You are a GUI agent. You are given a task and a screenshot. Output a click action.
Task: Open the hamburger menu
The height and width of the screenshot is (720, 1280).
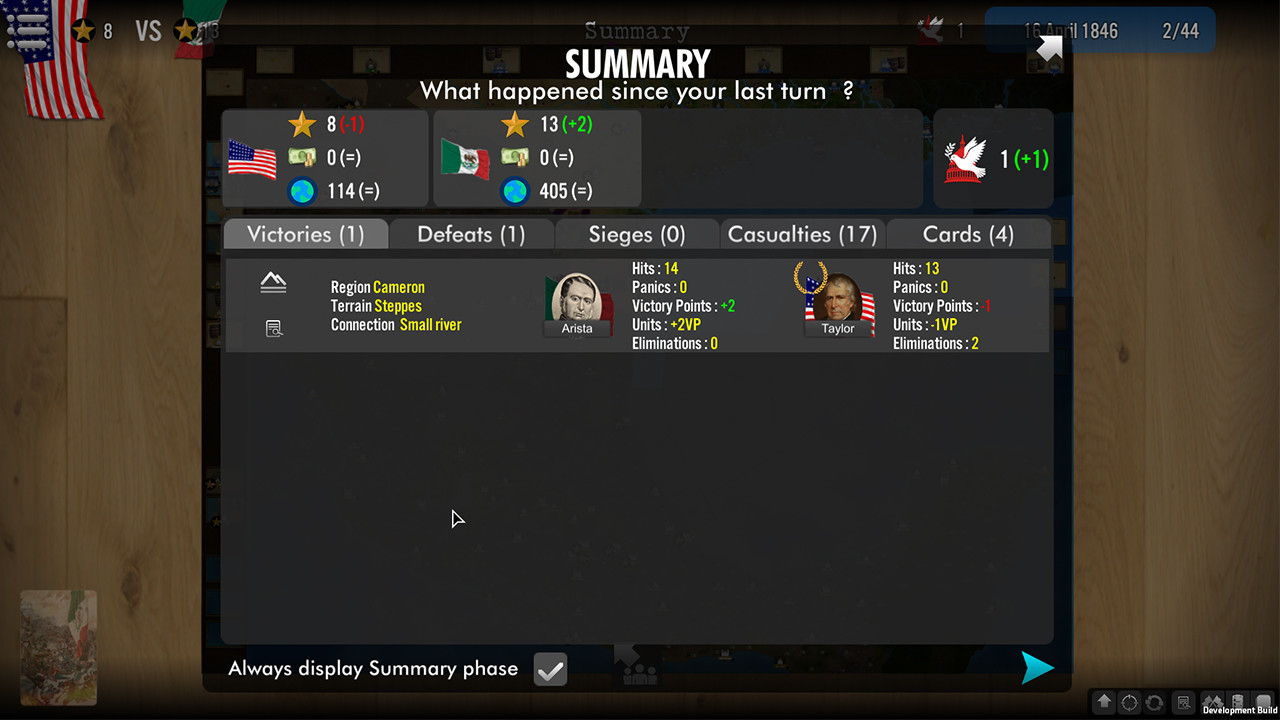click(x=27, y=30)
